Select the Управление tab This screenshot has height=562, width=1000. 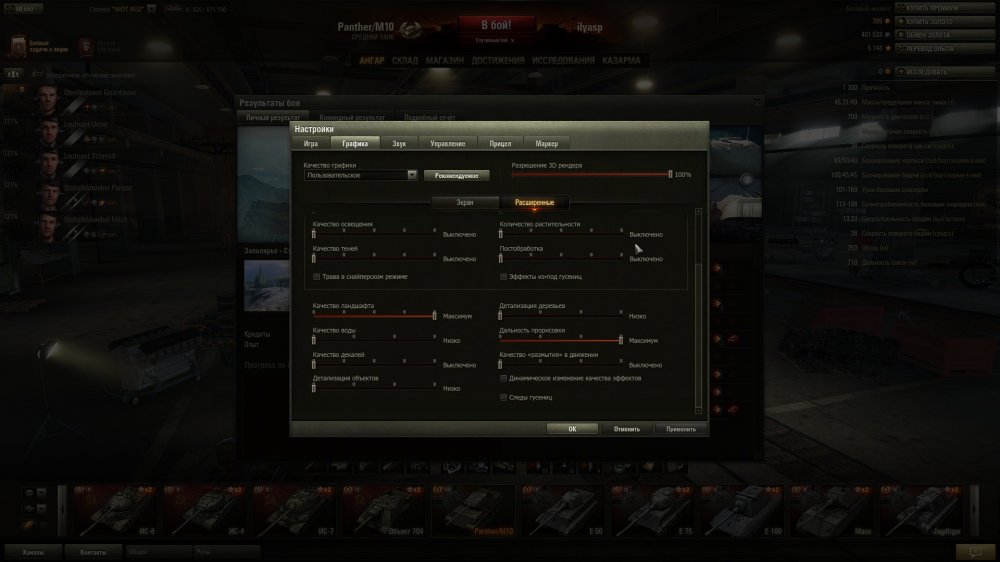447,144
